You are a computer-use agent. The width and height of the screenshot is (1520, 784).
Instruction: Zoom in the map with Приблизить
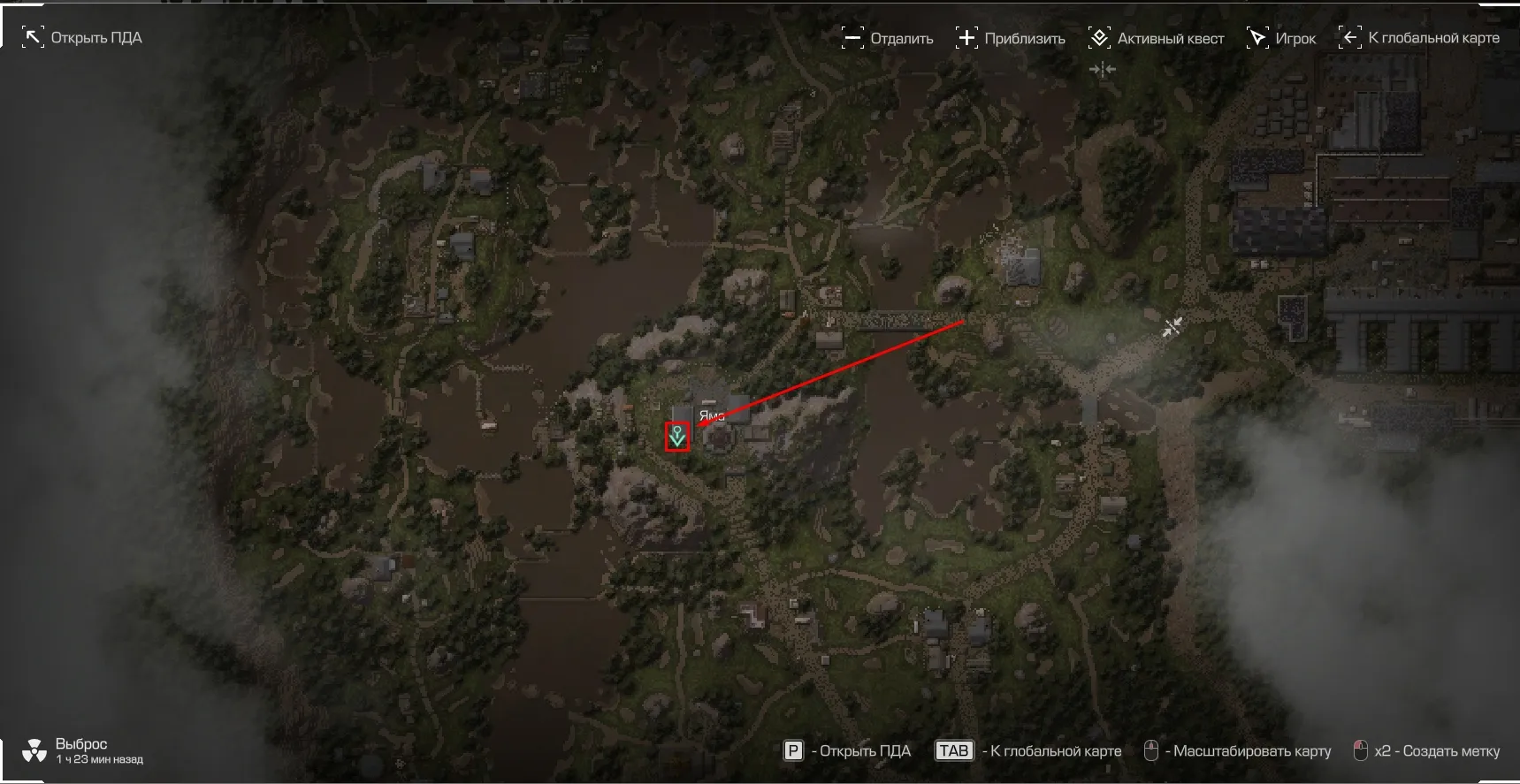pos(1011,38)
